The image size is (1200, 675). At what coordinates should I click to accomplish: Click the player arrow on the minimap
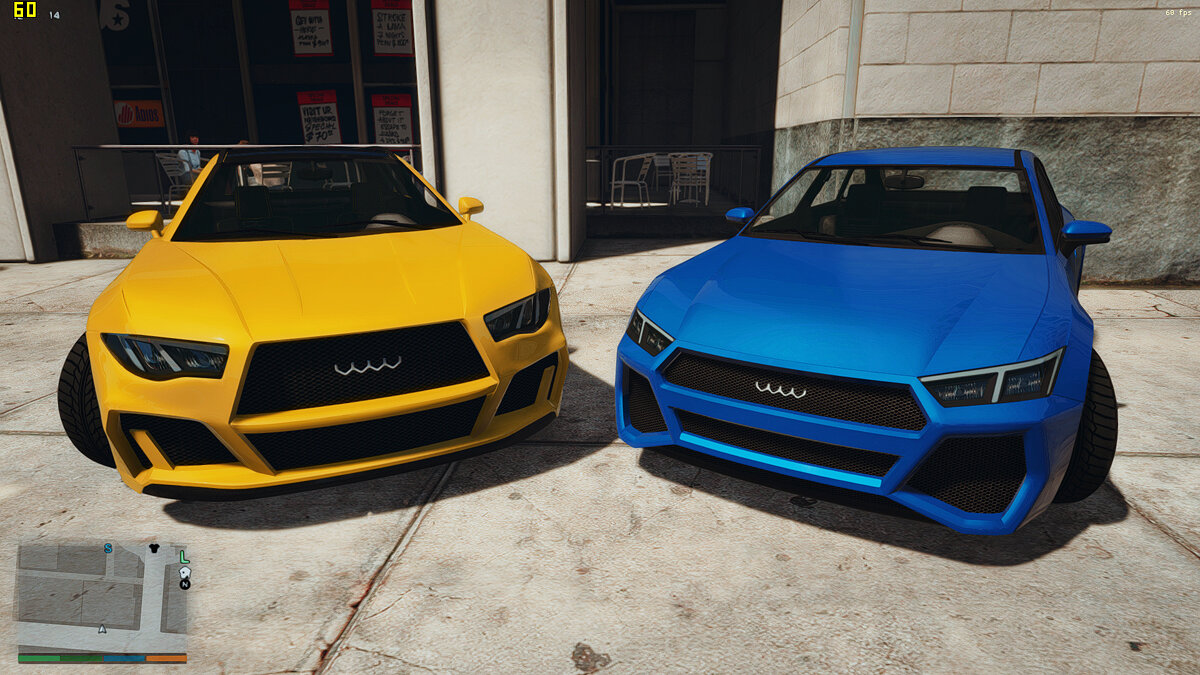(x=102, y=629)
